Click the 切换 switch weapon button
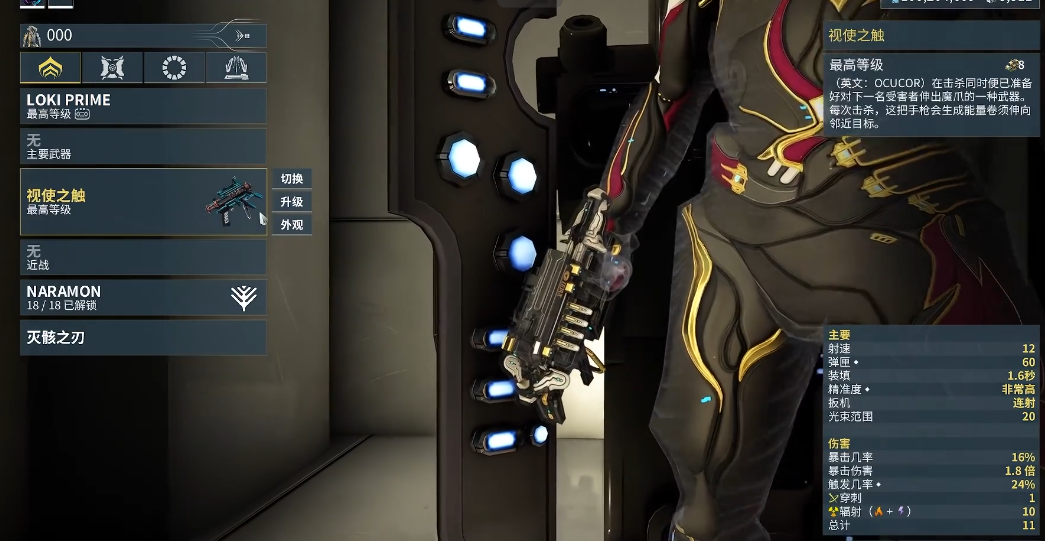This screenshot has height=541, width=1045. pos(292,179)
